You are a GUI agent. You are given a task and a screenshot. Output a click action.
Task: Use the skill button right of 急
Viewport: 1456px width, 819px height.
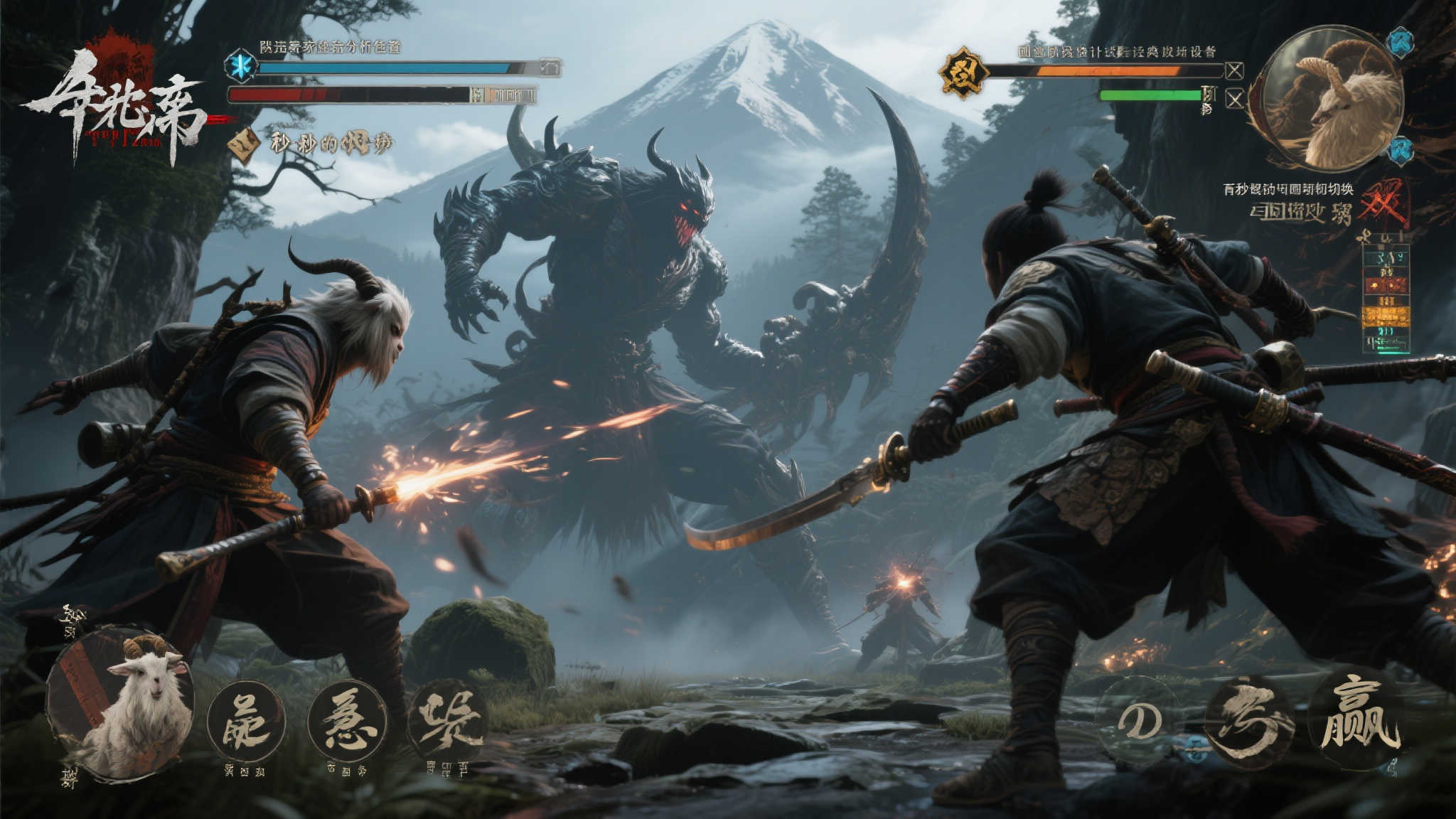pyautogui.click(x=449, y=722)
